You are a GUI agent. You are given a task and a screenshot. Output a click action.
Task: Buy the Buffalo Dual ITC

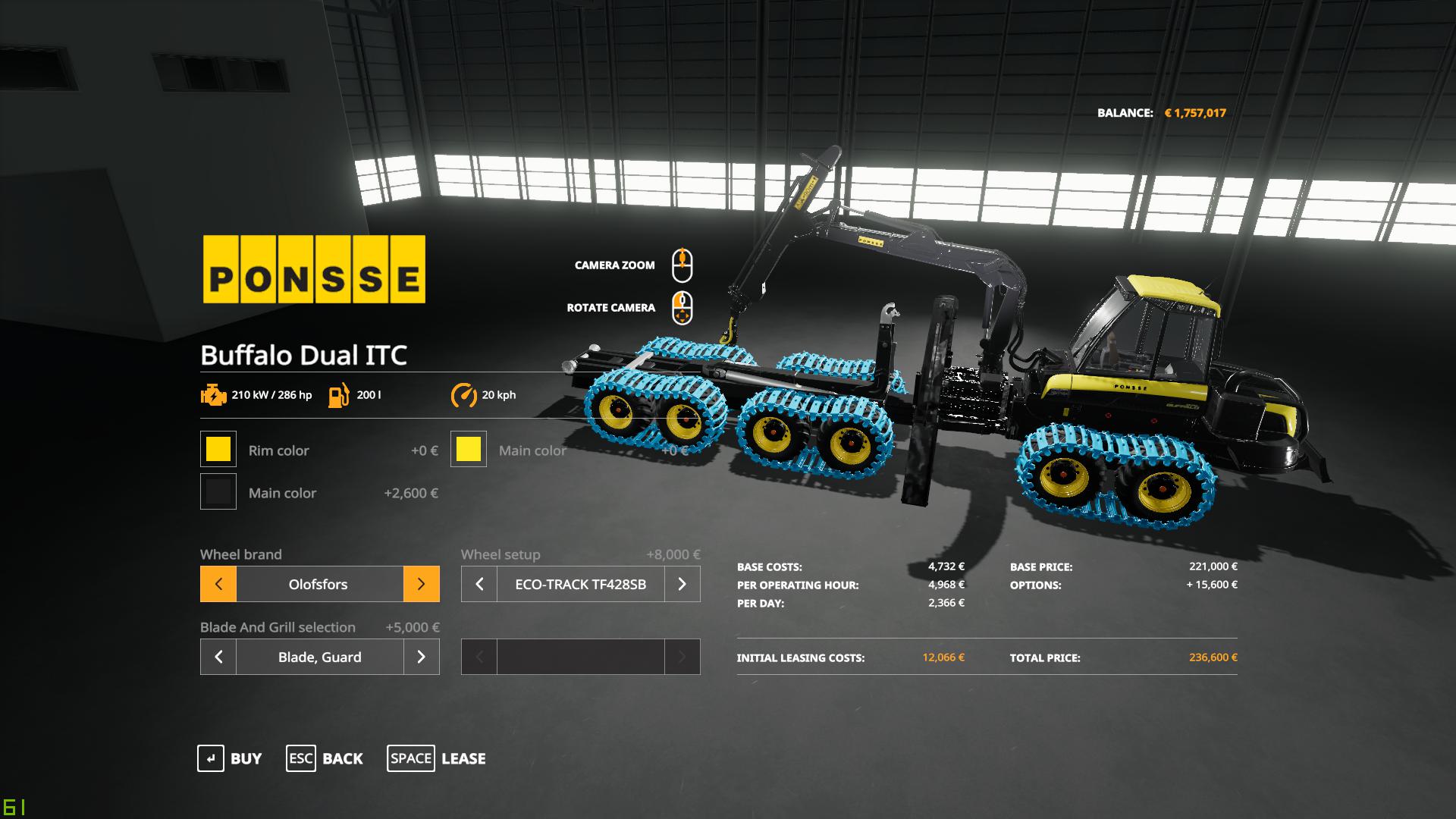click(230, 758)
